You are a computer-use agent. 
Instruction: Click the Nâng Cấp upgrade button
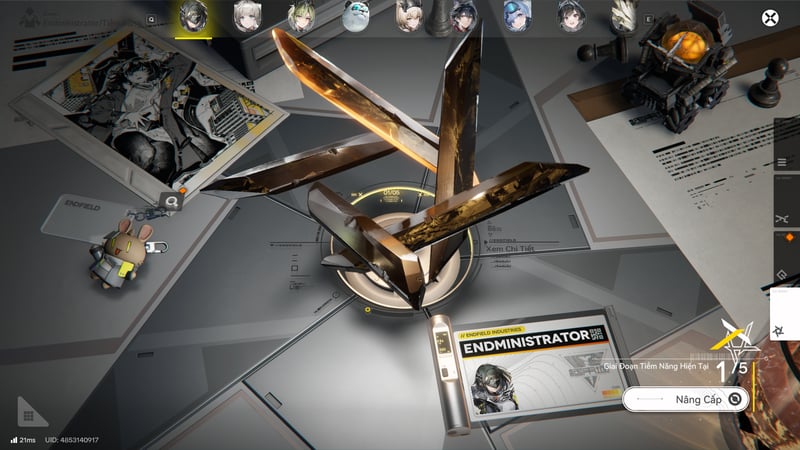[x=685, y=399]
